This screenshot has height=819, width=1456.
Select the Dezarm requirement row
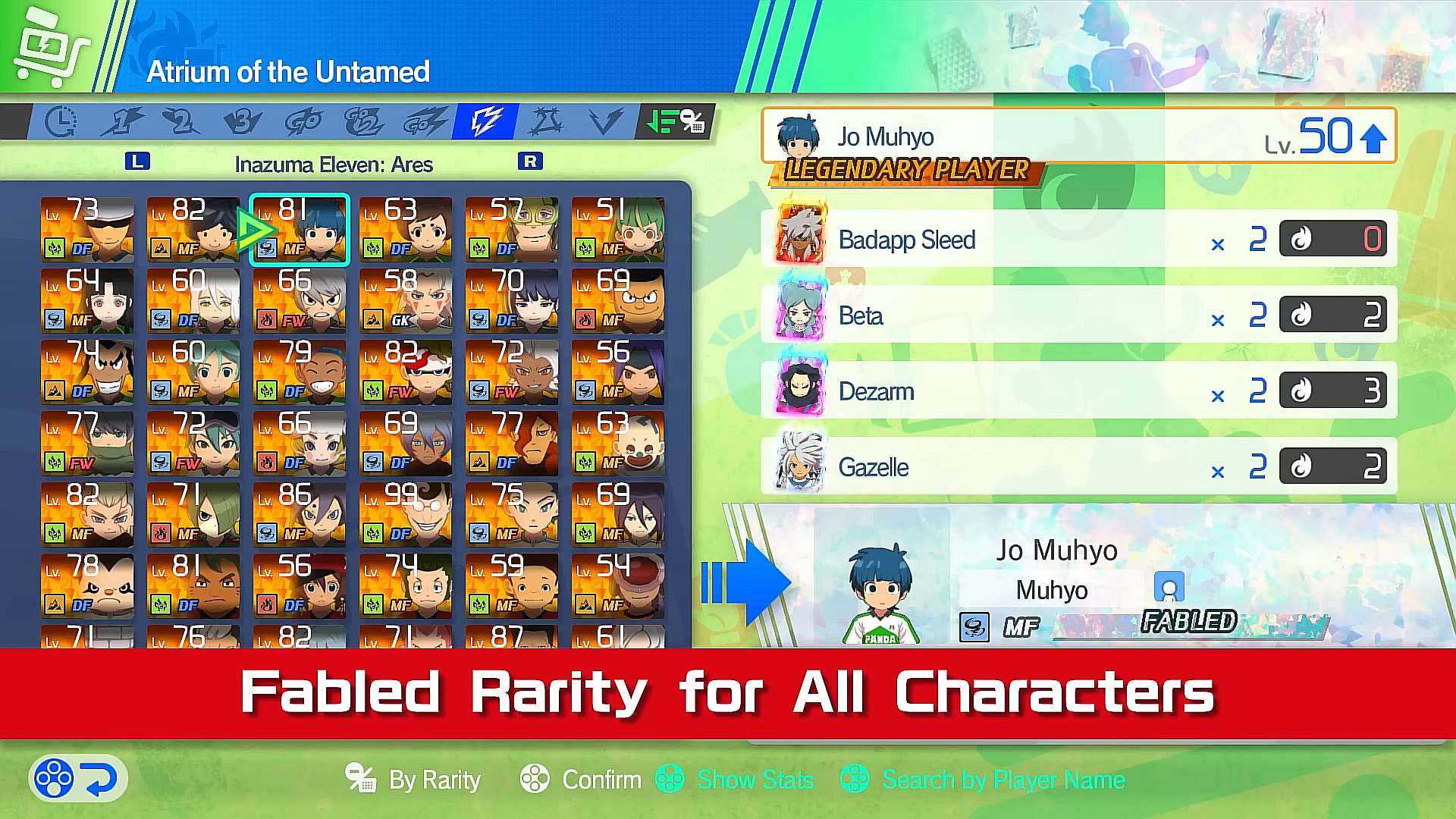point(1078,391)
